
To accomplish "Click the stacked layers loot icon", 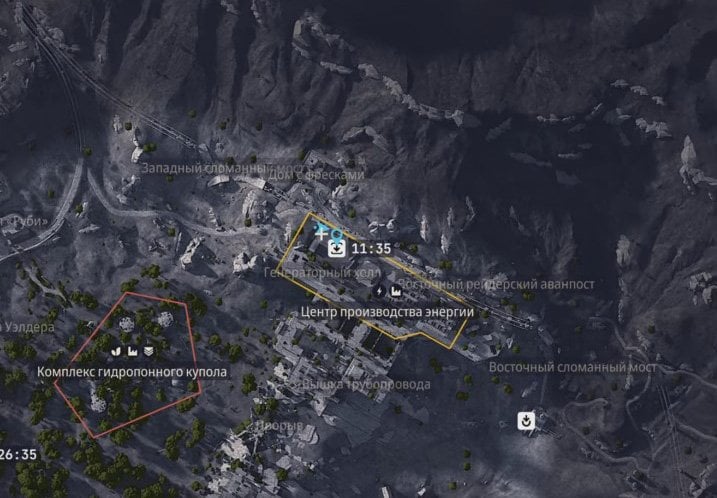I will click(148, 351).
